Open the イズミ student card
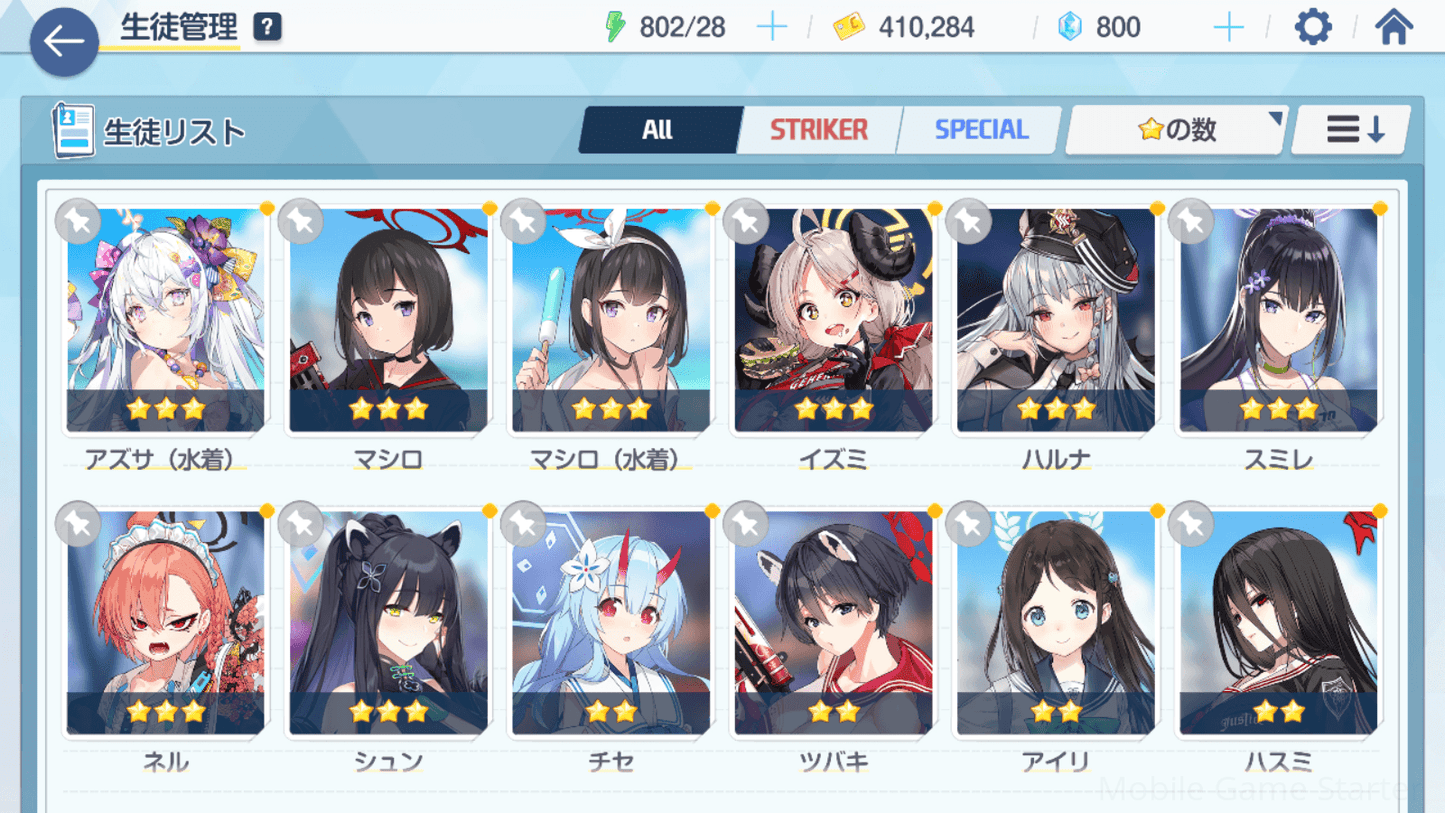 tap(833, 321)
